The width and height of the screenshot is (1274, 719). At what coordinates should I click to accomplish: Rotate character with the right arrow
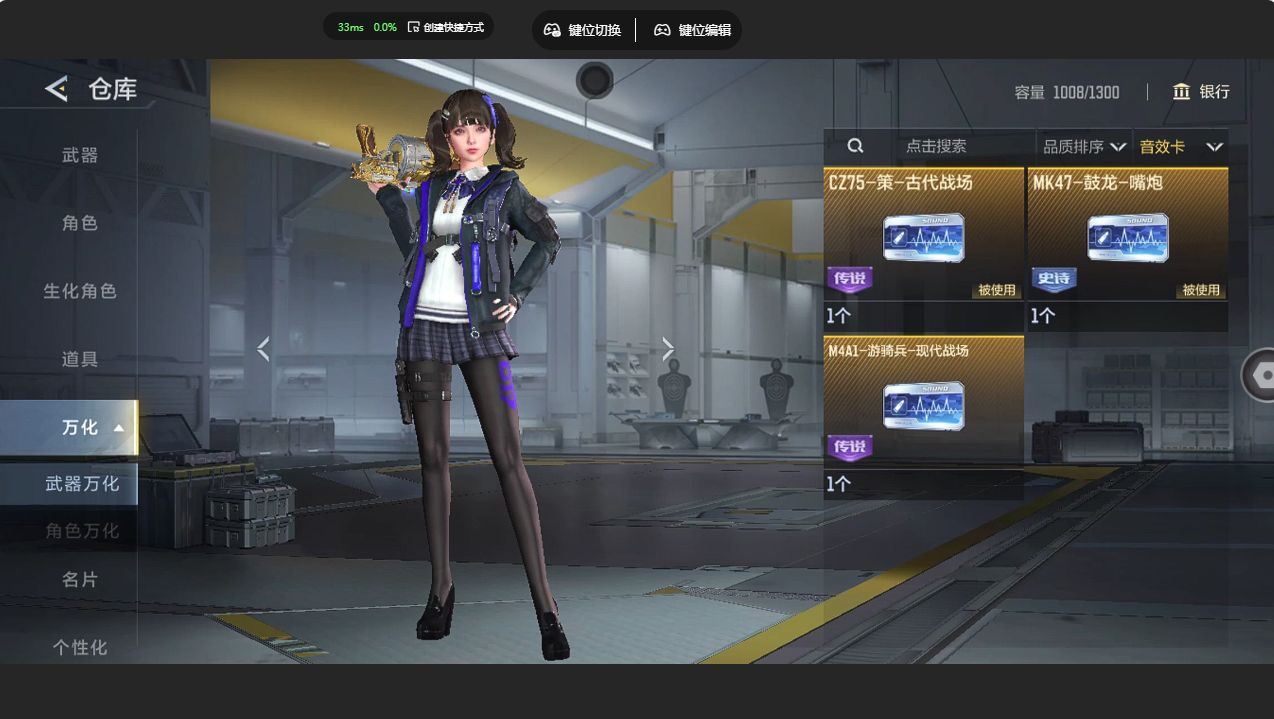[668, 349]
